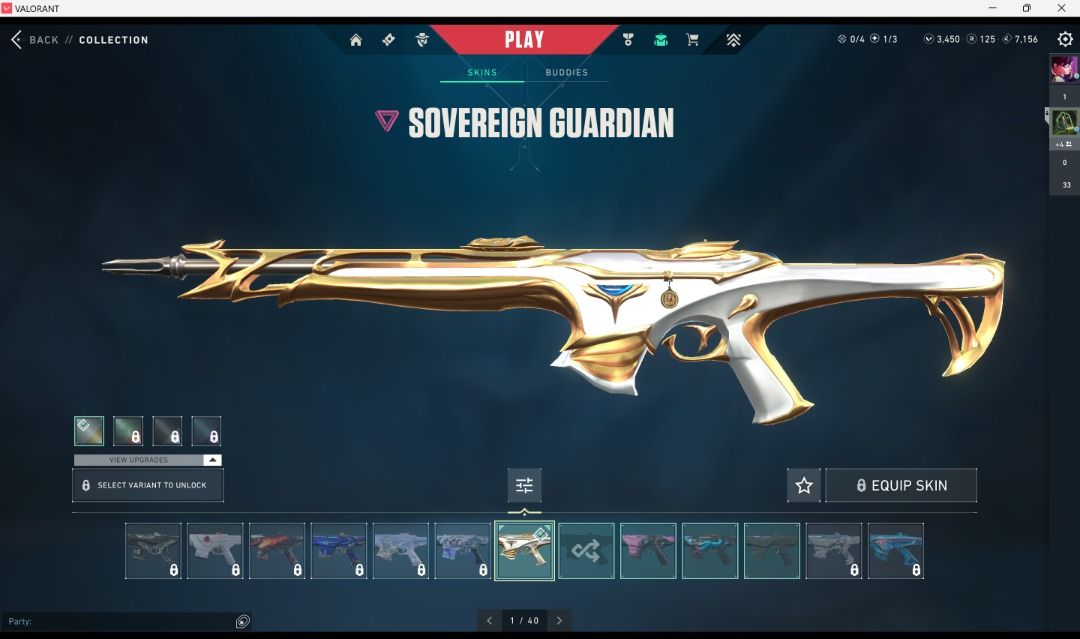Open the Career medal icon

[628, 40]
